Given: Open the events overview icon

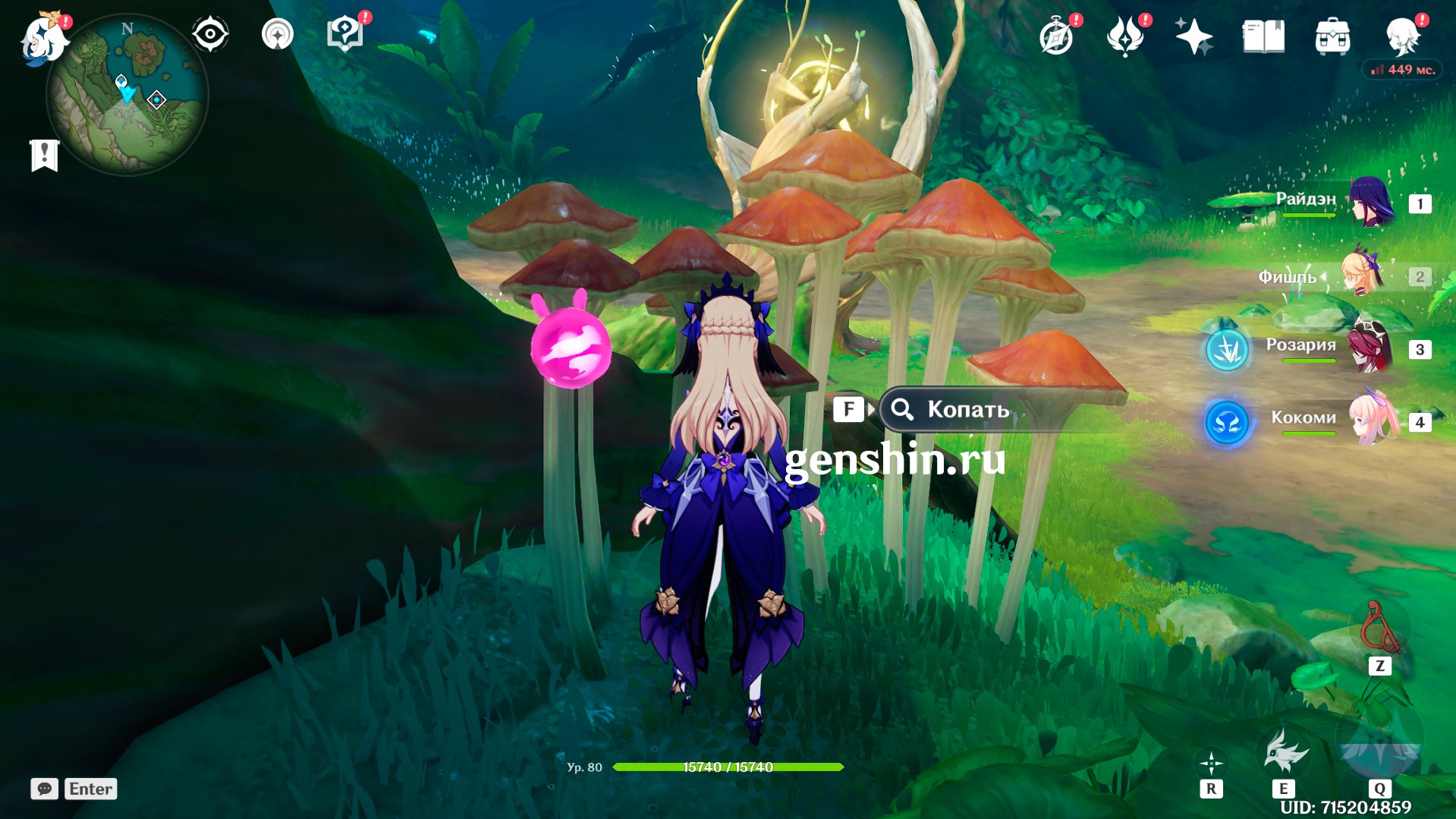Looking at the screenshot, I should coord(1125,36).
